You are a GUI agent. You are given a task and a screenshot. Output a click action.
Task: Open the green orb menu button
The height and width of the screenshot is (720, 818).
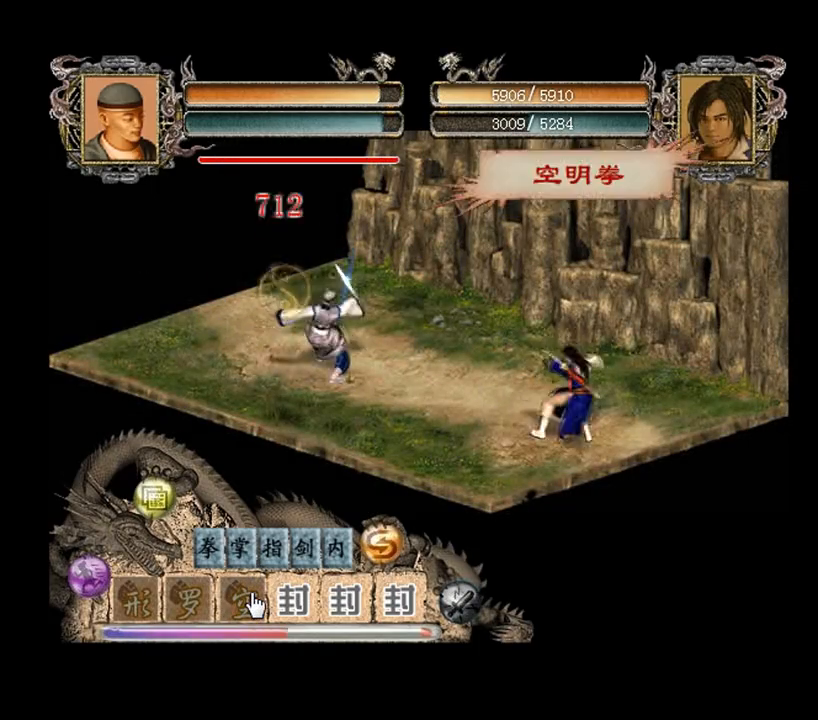155,497
